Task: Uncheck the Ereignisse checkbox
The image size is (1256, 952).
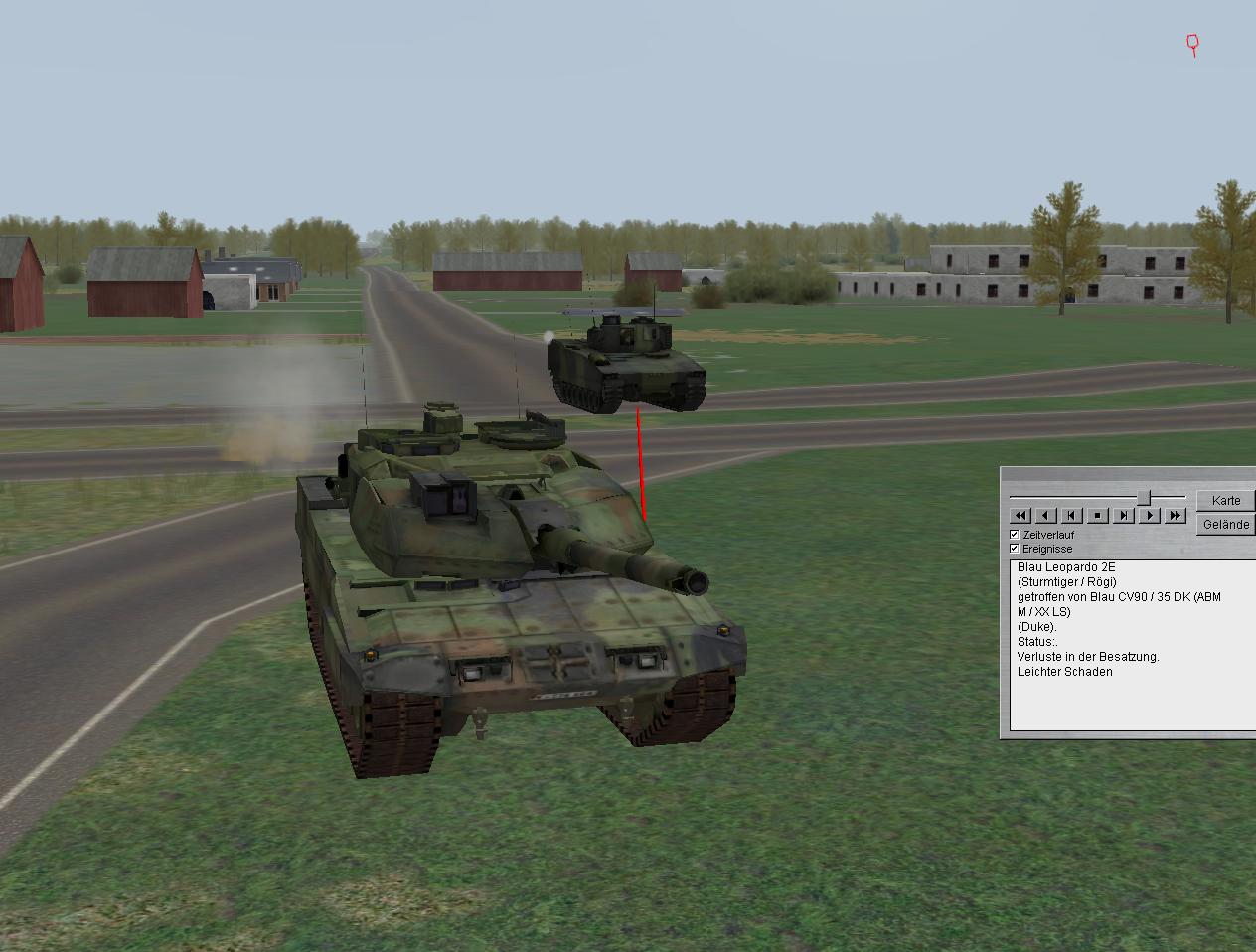Action: point(1015,549)
